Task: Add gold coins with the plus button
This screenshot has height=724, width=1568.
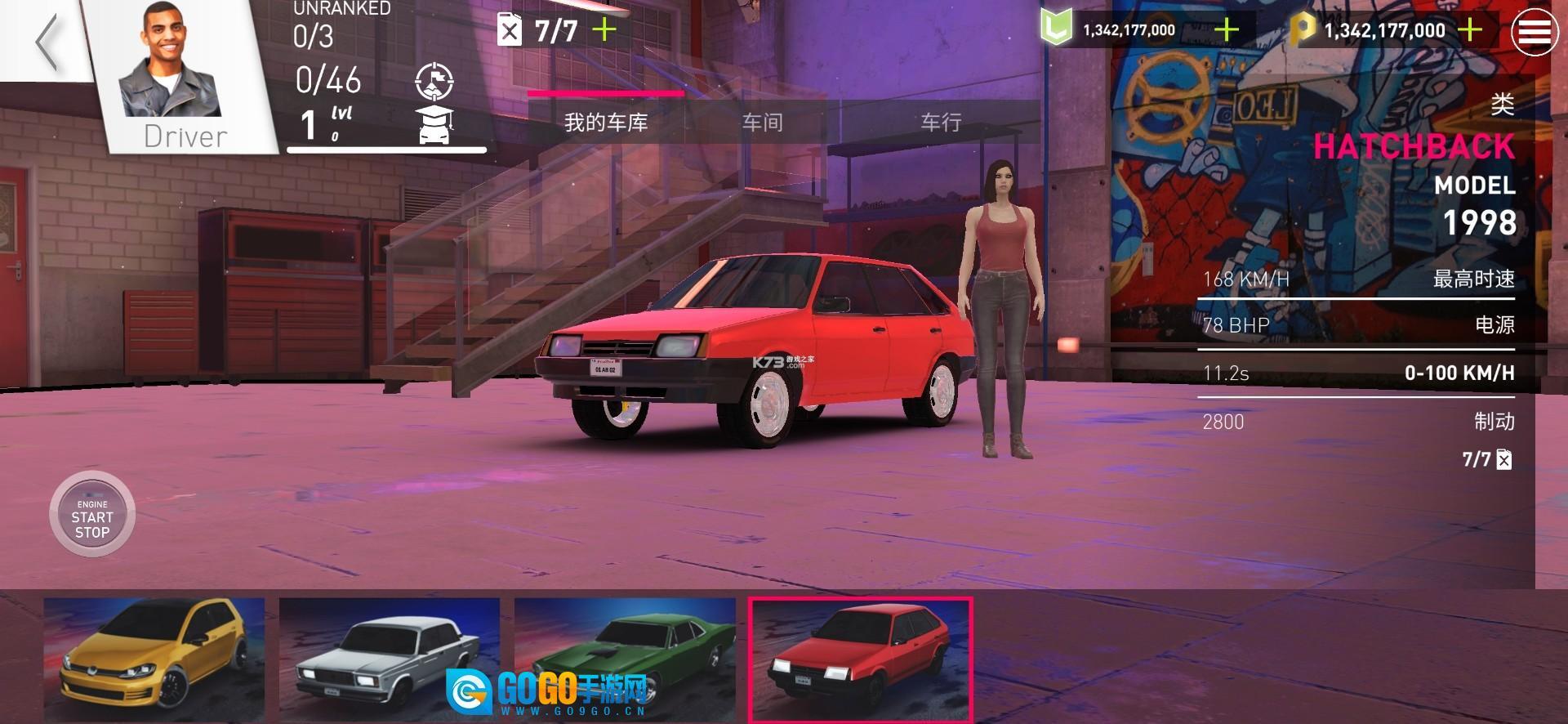Action: point(1469,31)
